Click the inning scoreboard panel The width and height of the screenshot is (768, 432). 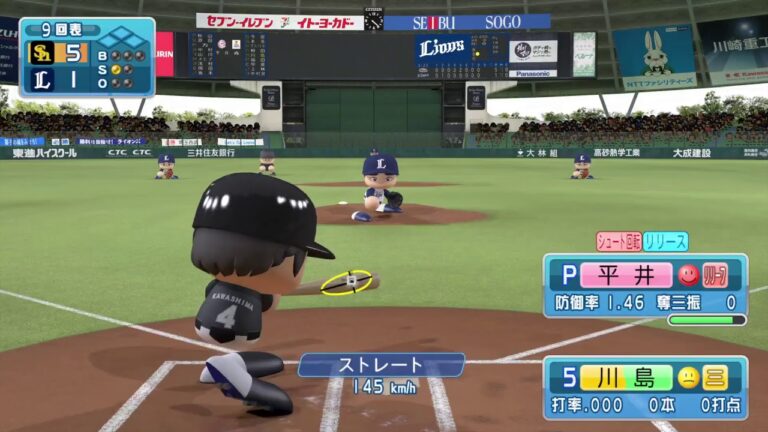point(87,57)
